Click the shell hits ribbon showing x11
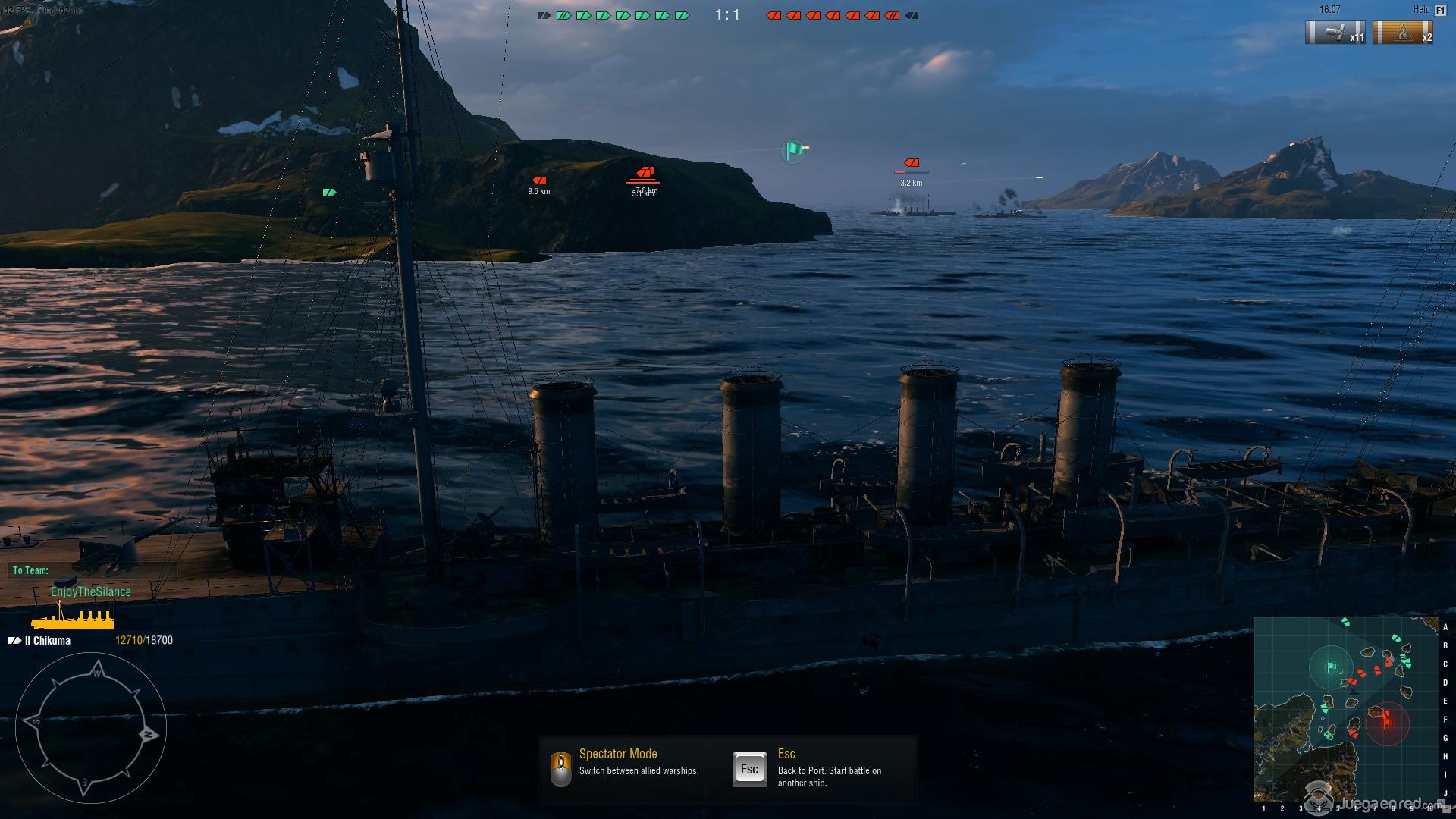Image resolution: width=1456 pixels, height=819 pixels. tap(1335, 33)
